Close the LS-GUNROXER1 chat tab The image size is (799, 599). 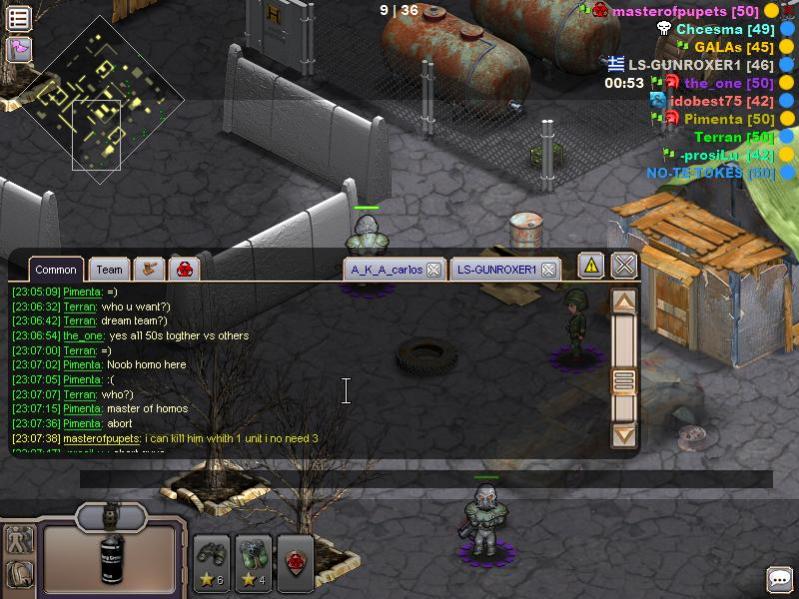tap(548, 269)
